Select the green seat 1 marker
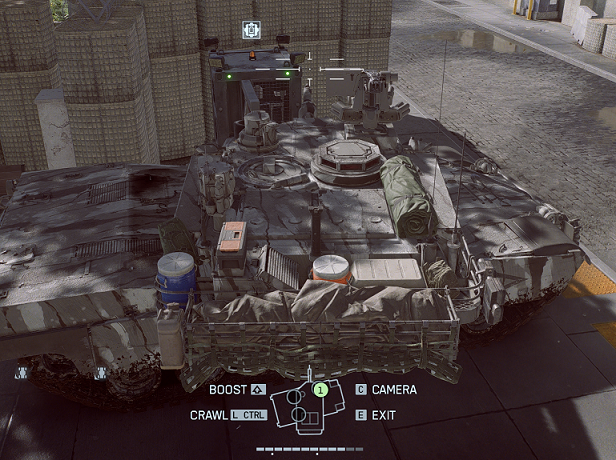 320,389
